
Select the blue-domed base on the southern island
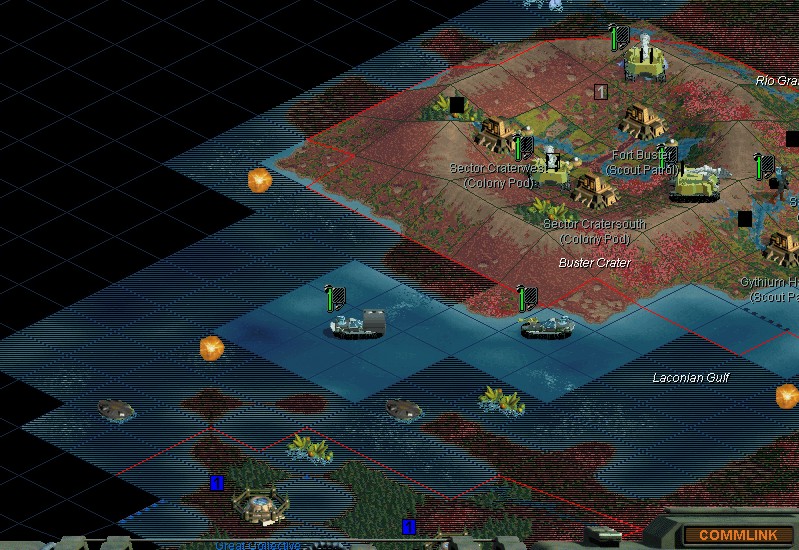pyautogui.click(x=261, y=503)
